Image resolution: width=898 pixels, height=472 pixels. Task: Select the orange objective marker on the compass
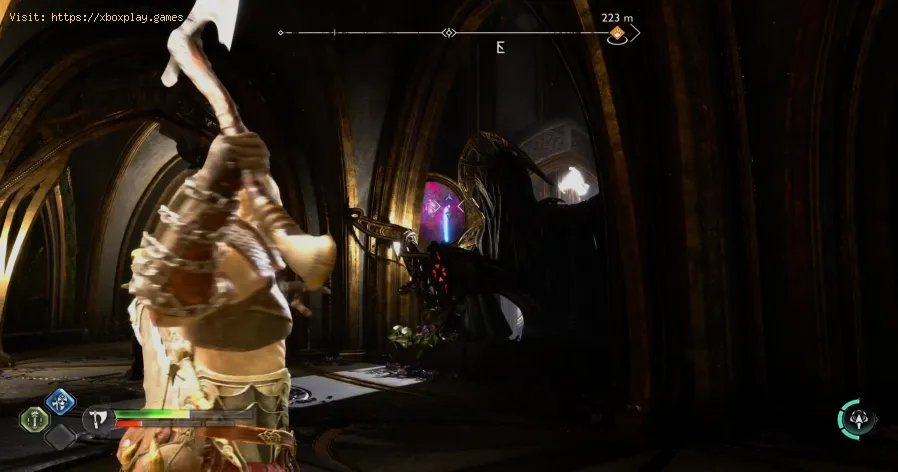(618, 35)
